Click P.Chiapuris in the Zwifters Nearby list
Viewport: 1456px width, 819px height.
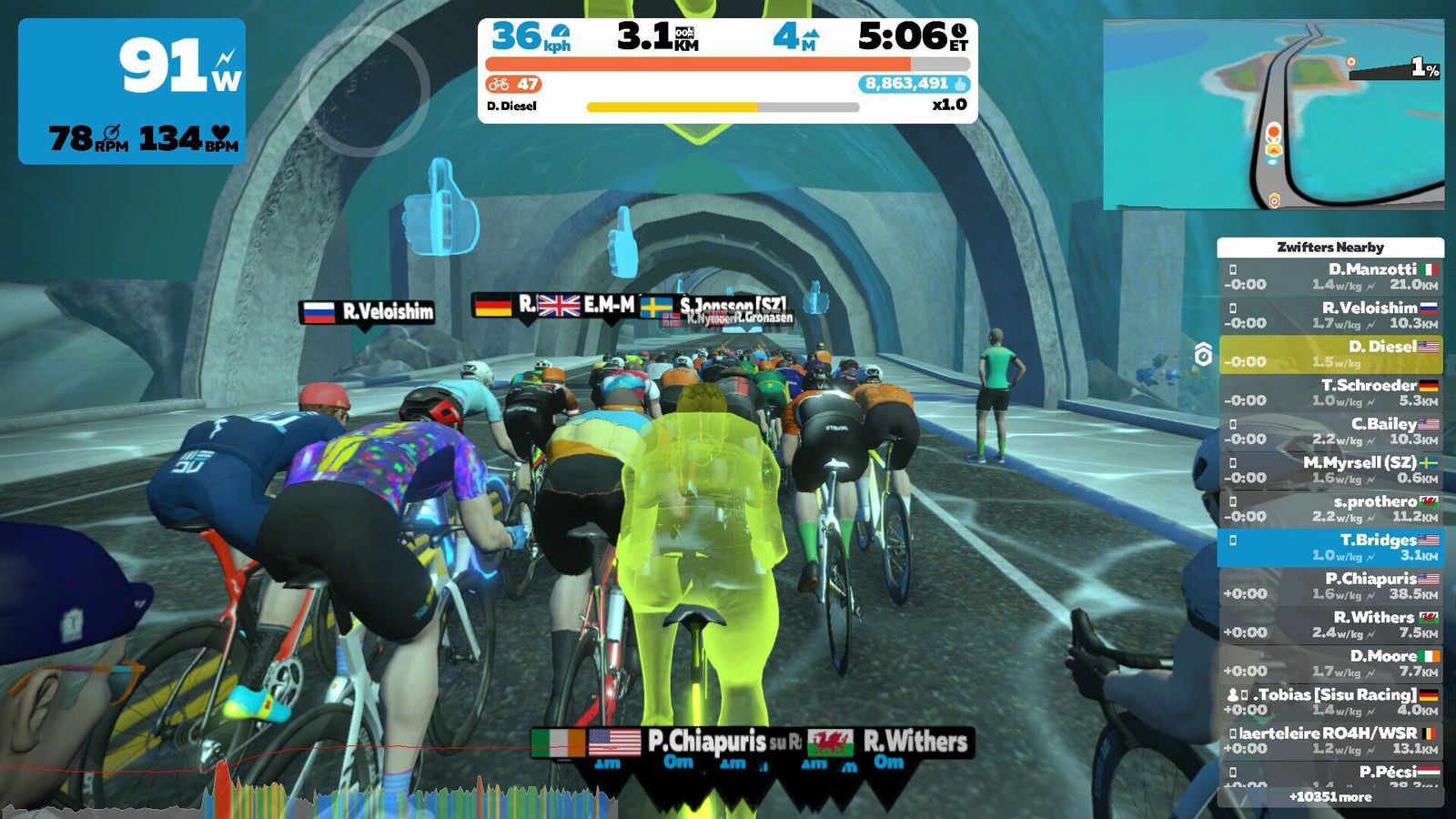1330,586
